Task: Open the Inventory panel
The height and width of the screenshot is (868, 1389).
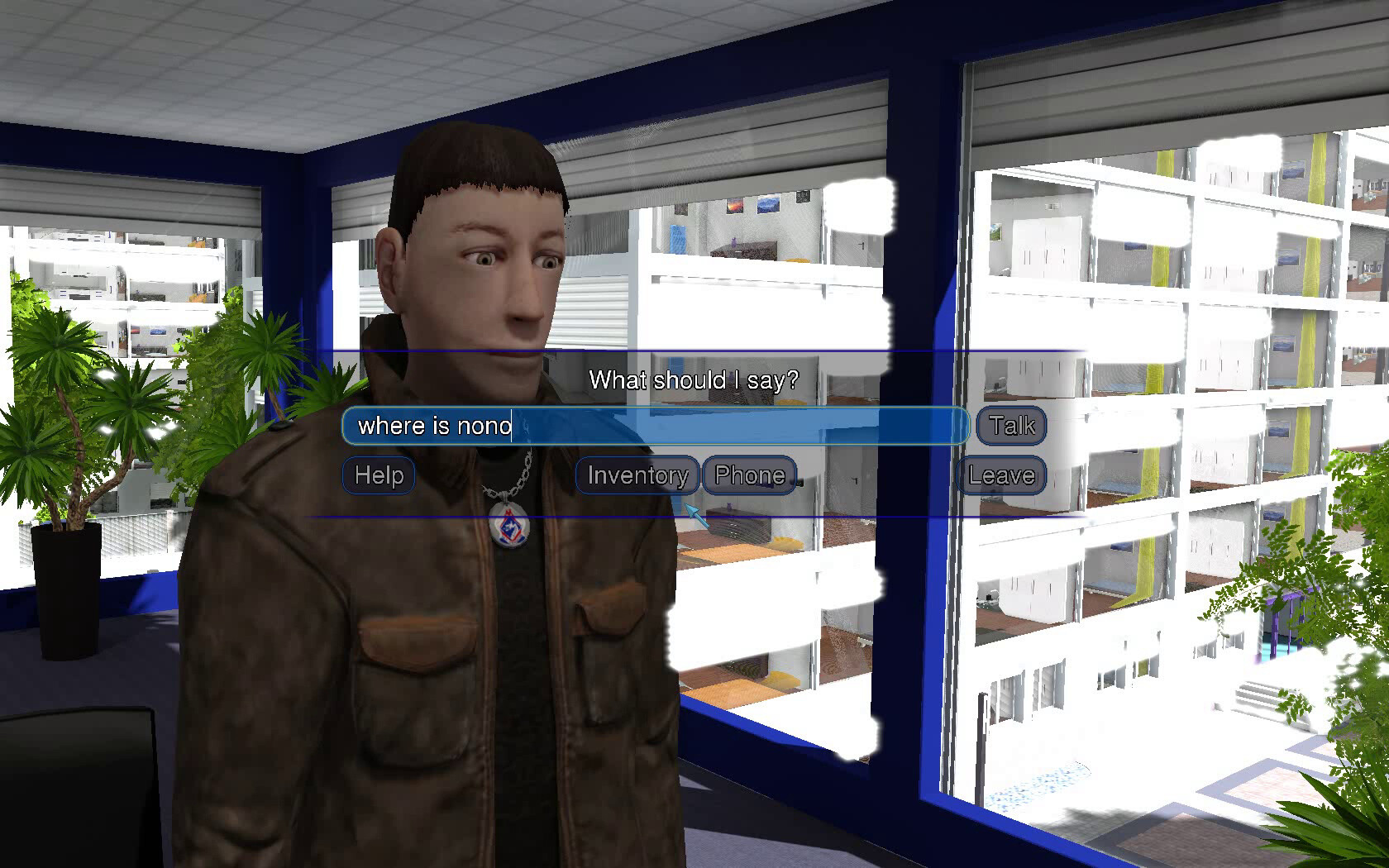Action: point(635,475)
